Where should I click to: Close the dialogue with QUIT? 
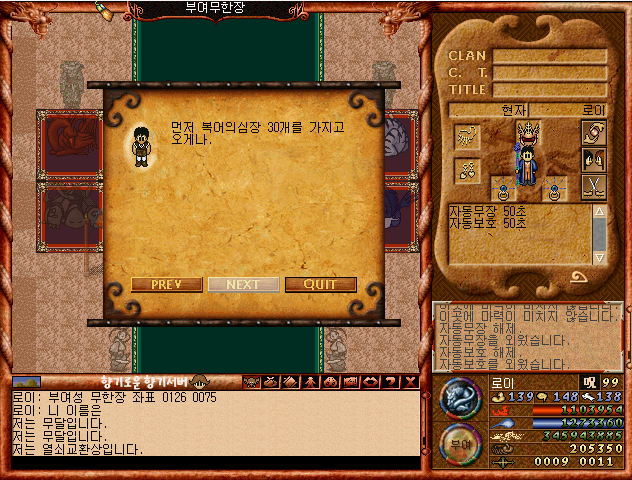click(320, 284)
